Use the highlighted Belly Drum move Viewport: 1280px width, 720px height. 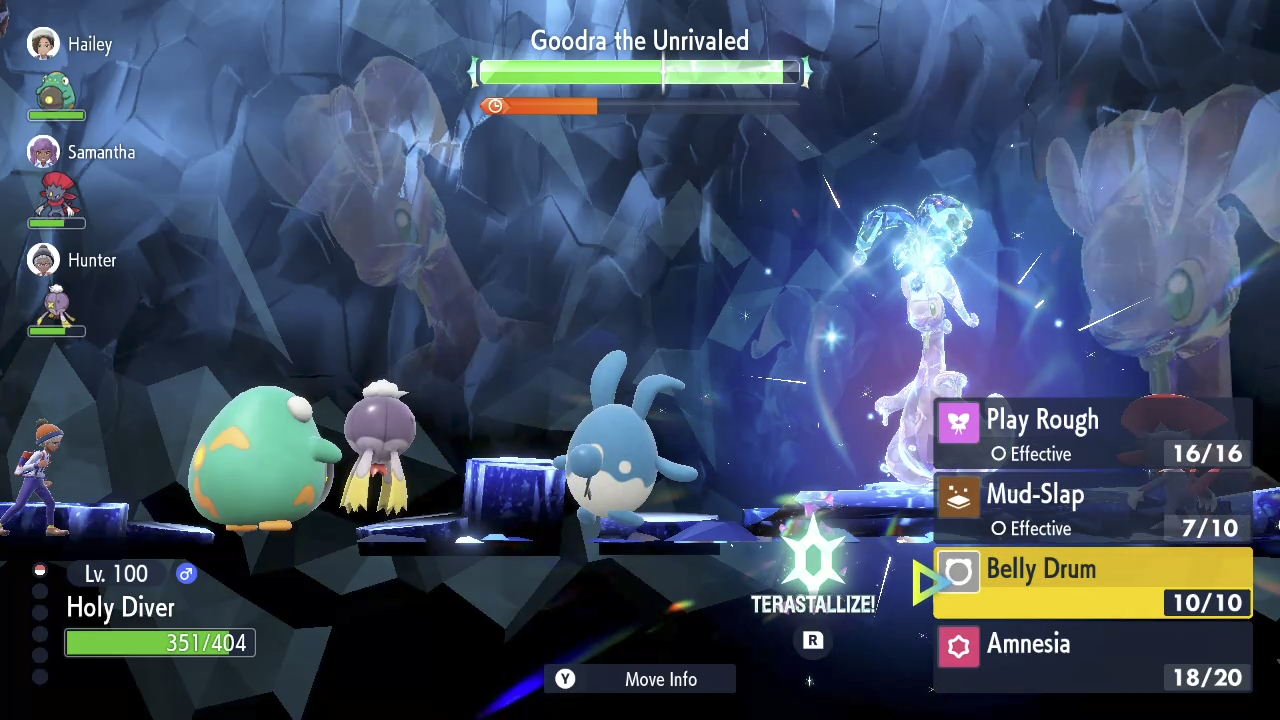point(1092,583)
